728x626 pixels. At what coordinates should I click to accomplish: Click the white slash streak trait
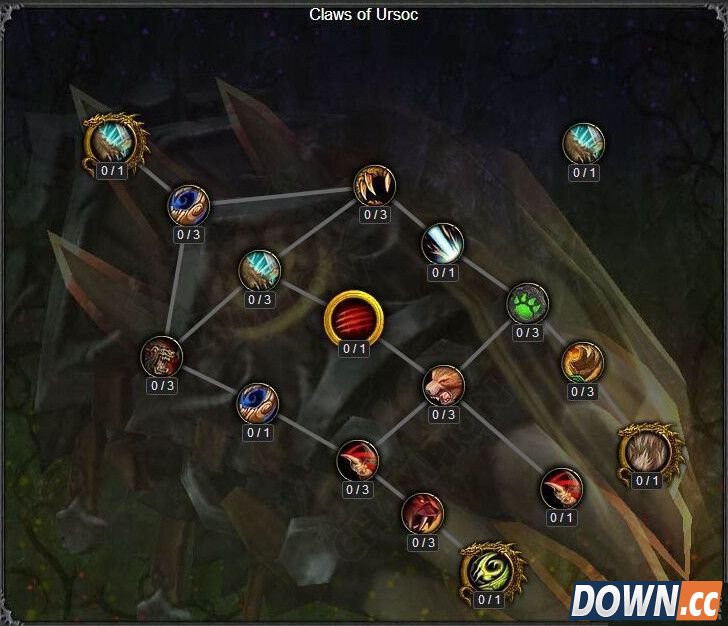coord(441,243)
